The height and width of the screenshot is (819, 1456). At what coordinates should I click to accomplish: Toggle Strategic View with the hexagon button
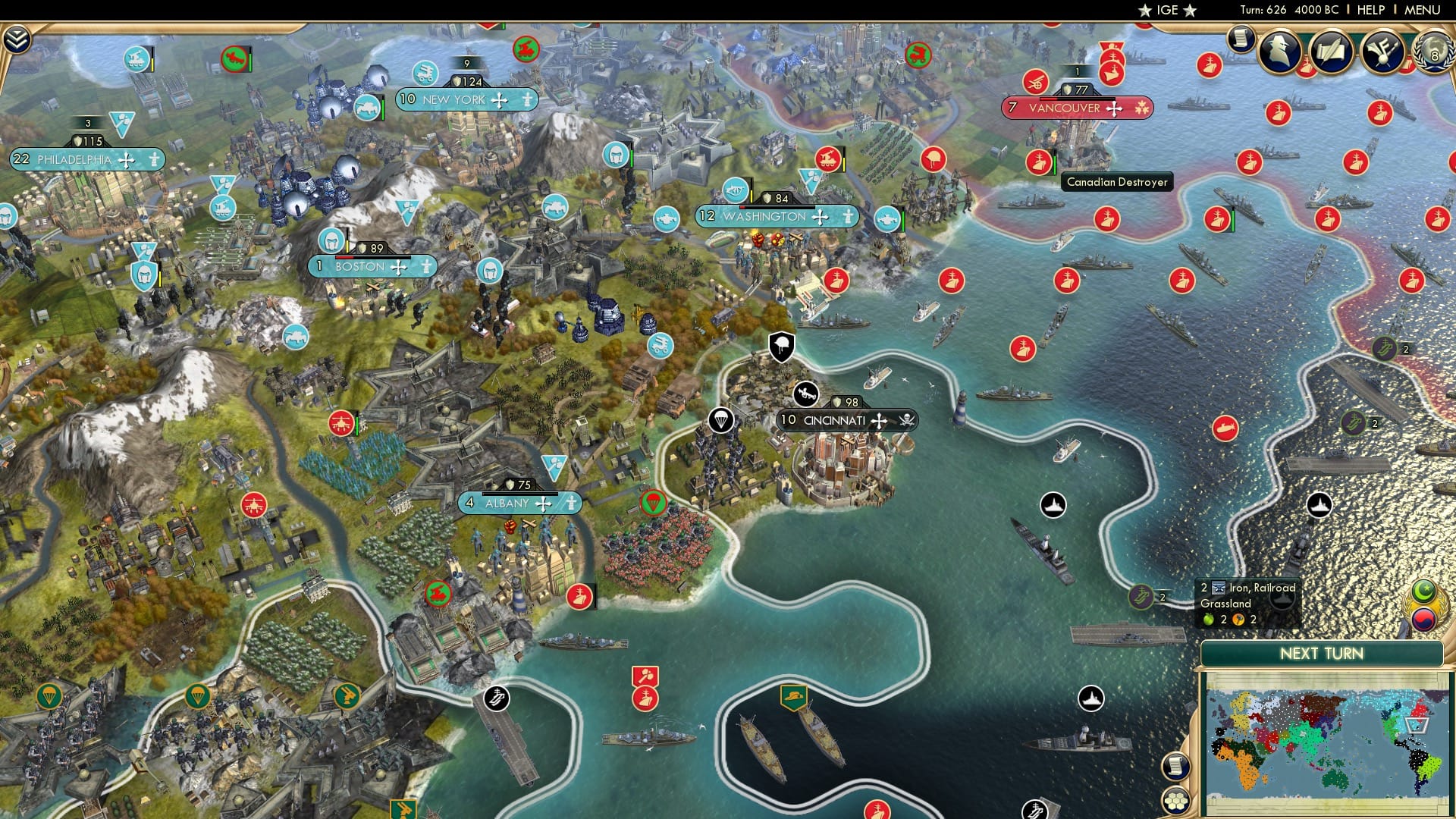click(x=1175, y=802)
